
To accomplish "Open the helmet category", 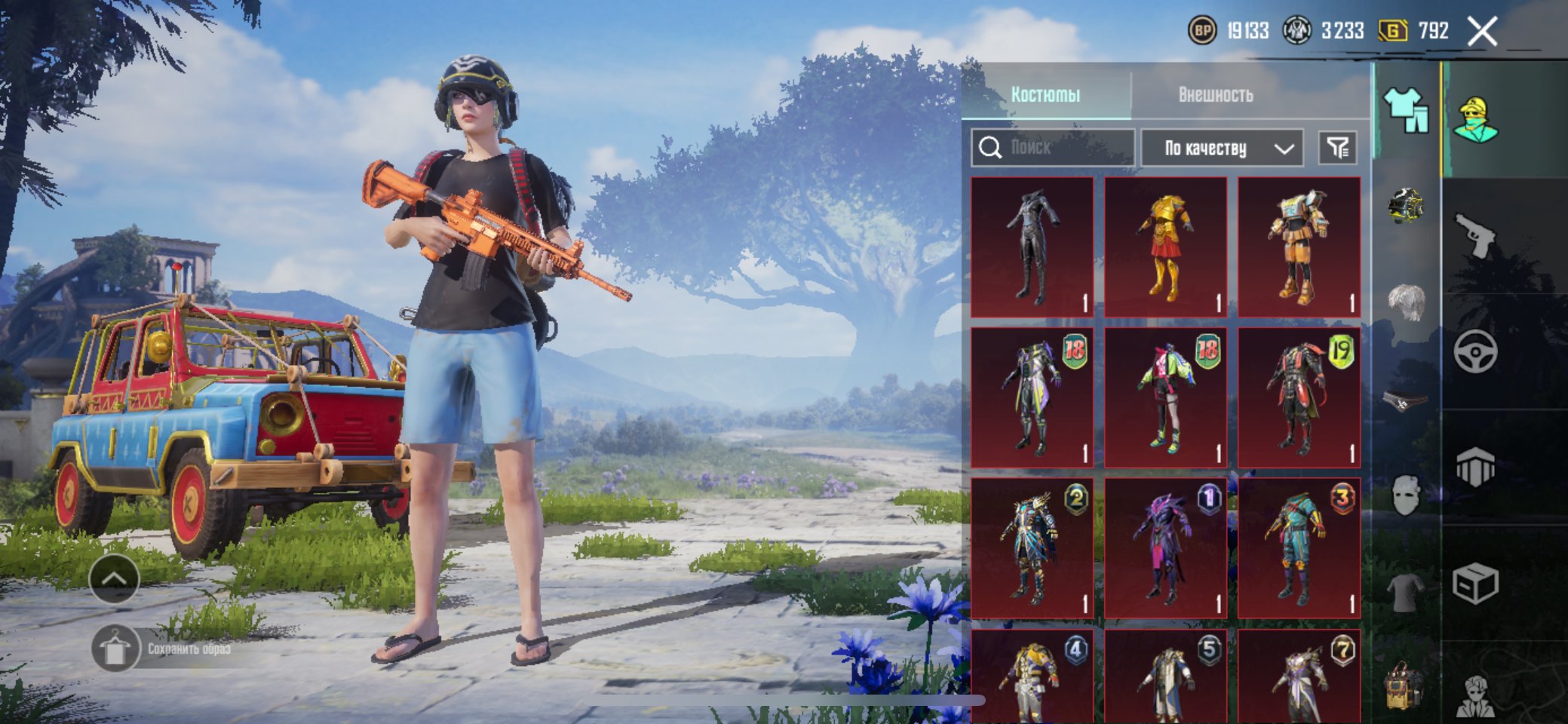I will [1406, 205].
